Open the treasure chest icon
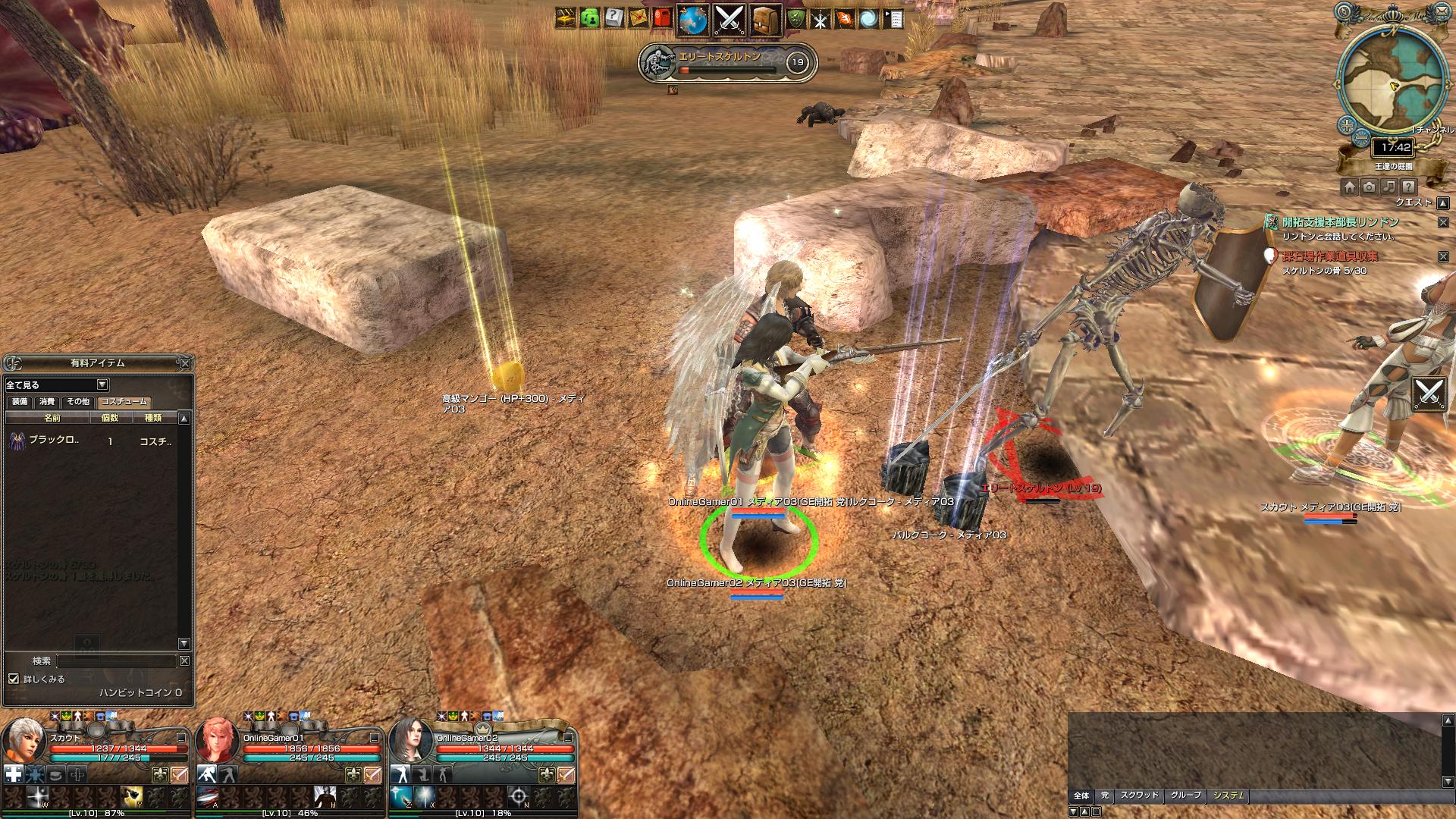 click(565, 19)
